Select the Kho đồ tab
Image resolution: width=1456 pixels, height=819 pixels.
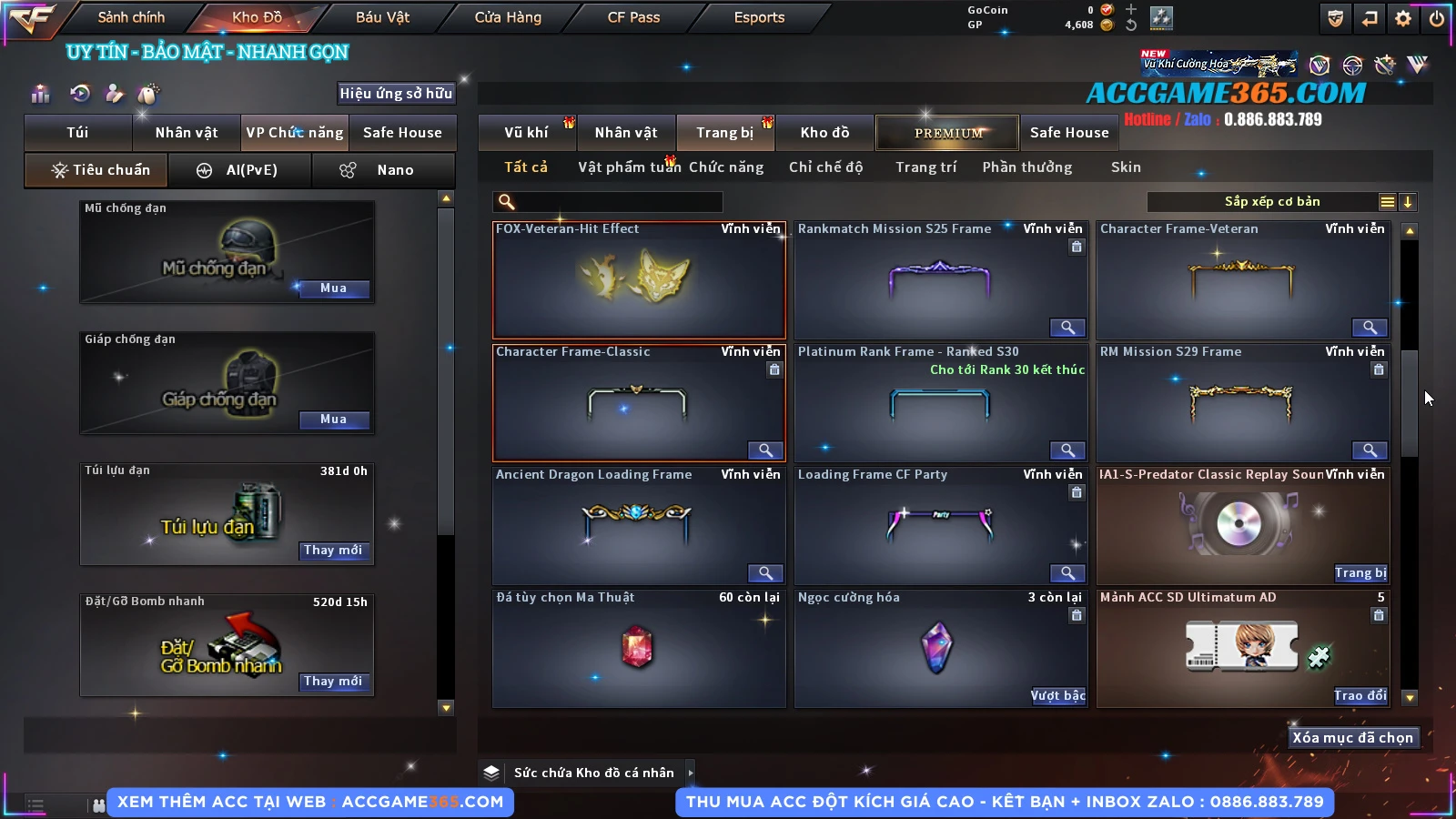pyautogui.click(x=824, y=133)
